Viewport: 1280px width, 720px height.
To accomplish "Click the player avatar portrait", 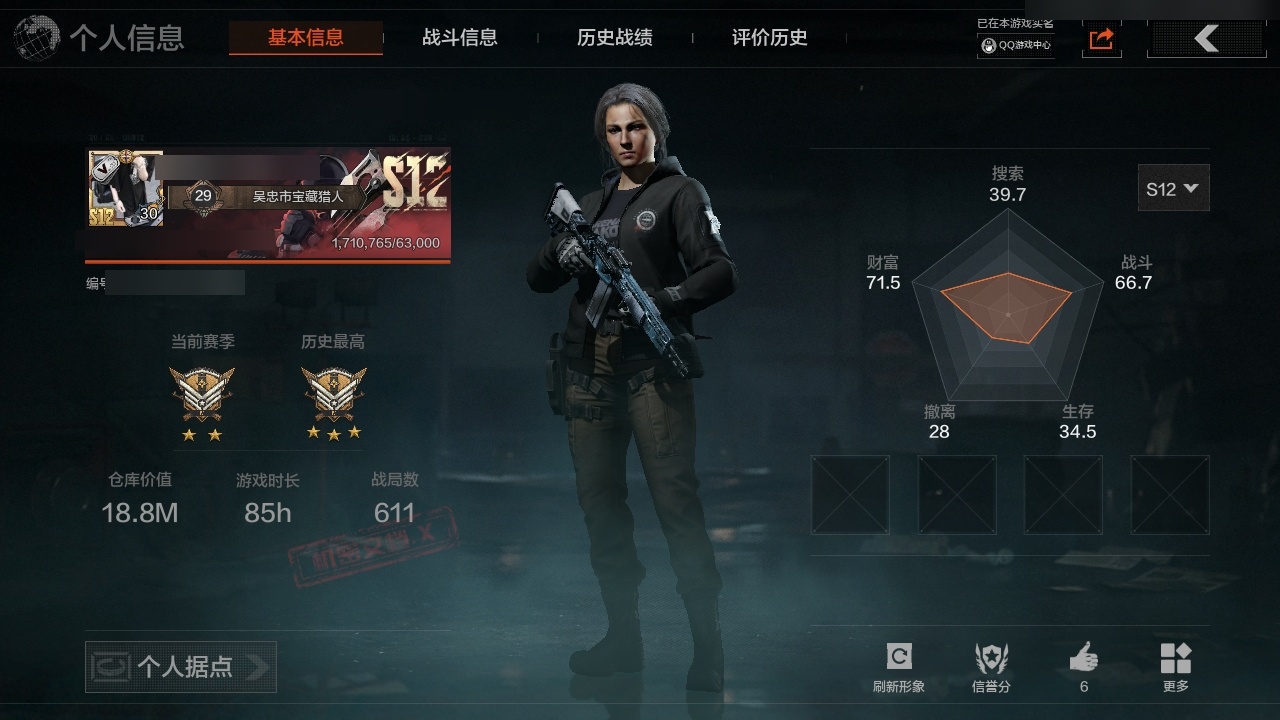I will [125, 188].
